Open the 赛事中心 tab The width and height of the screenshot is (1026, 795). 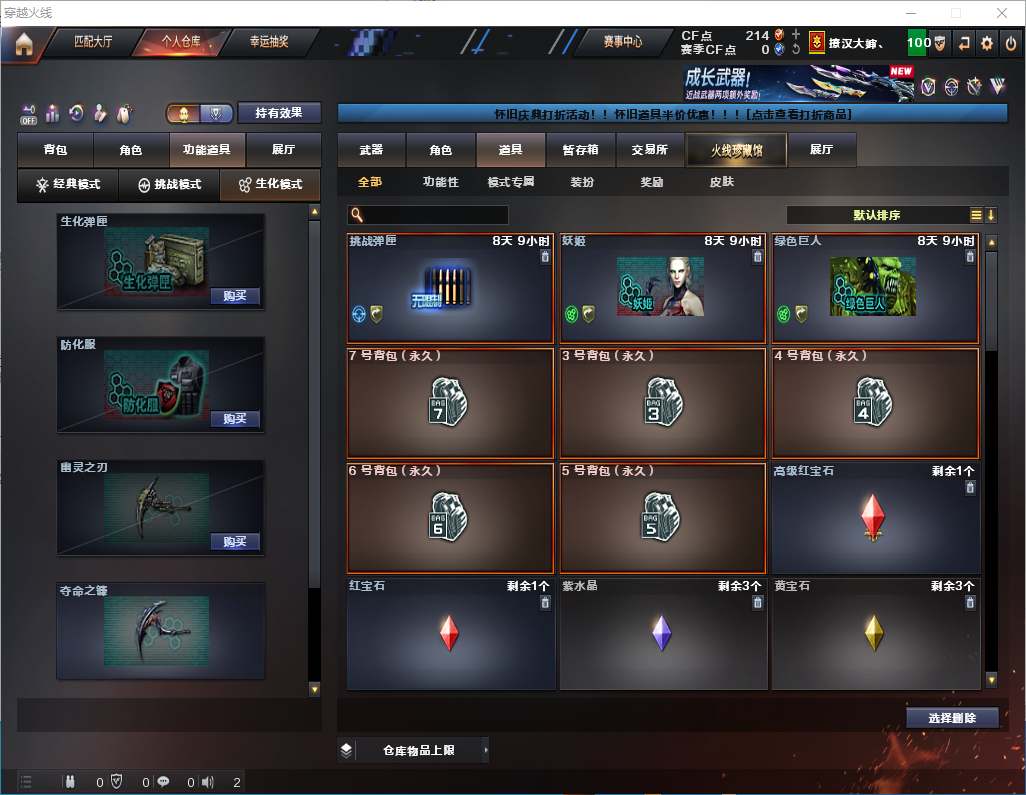point(623,42)
